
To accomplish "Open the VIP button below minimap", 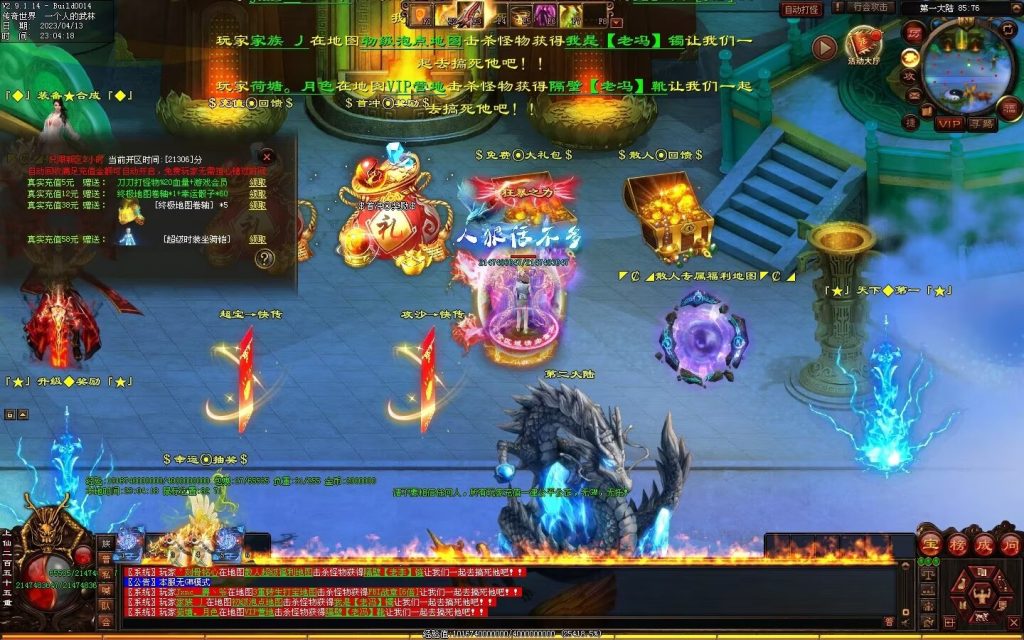I will pyautogui.click(x=949, y=124).
